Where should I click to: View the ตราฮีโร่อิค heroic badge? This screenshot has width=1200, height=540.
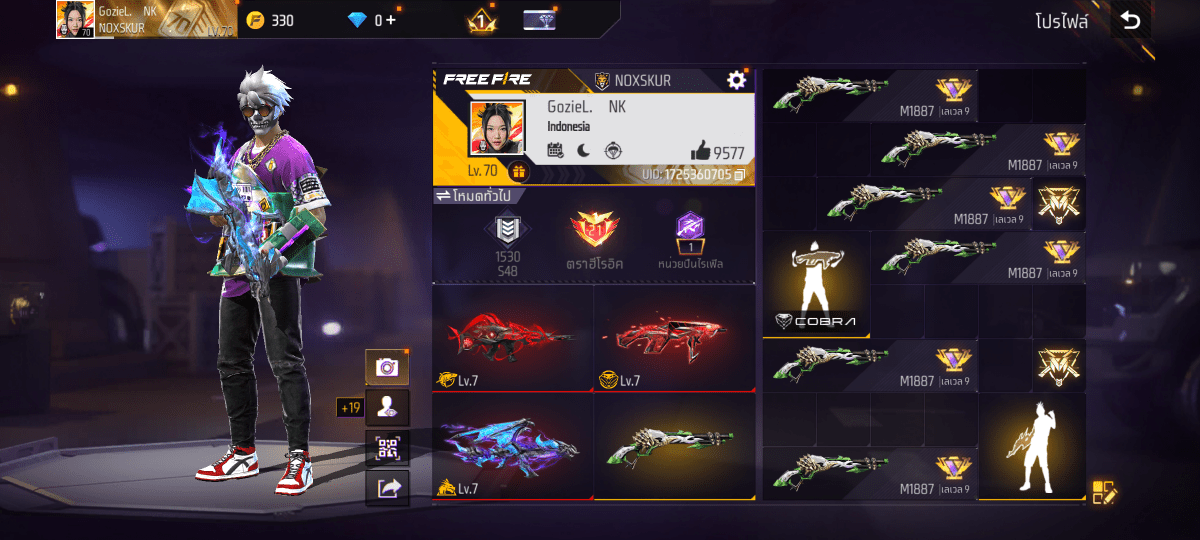tap(596, 241)
